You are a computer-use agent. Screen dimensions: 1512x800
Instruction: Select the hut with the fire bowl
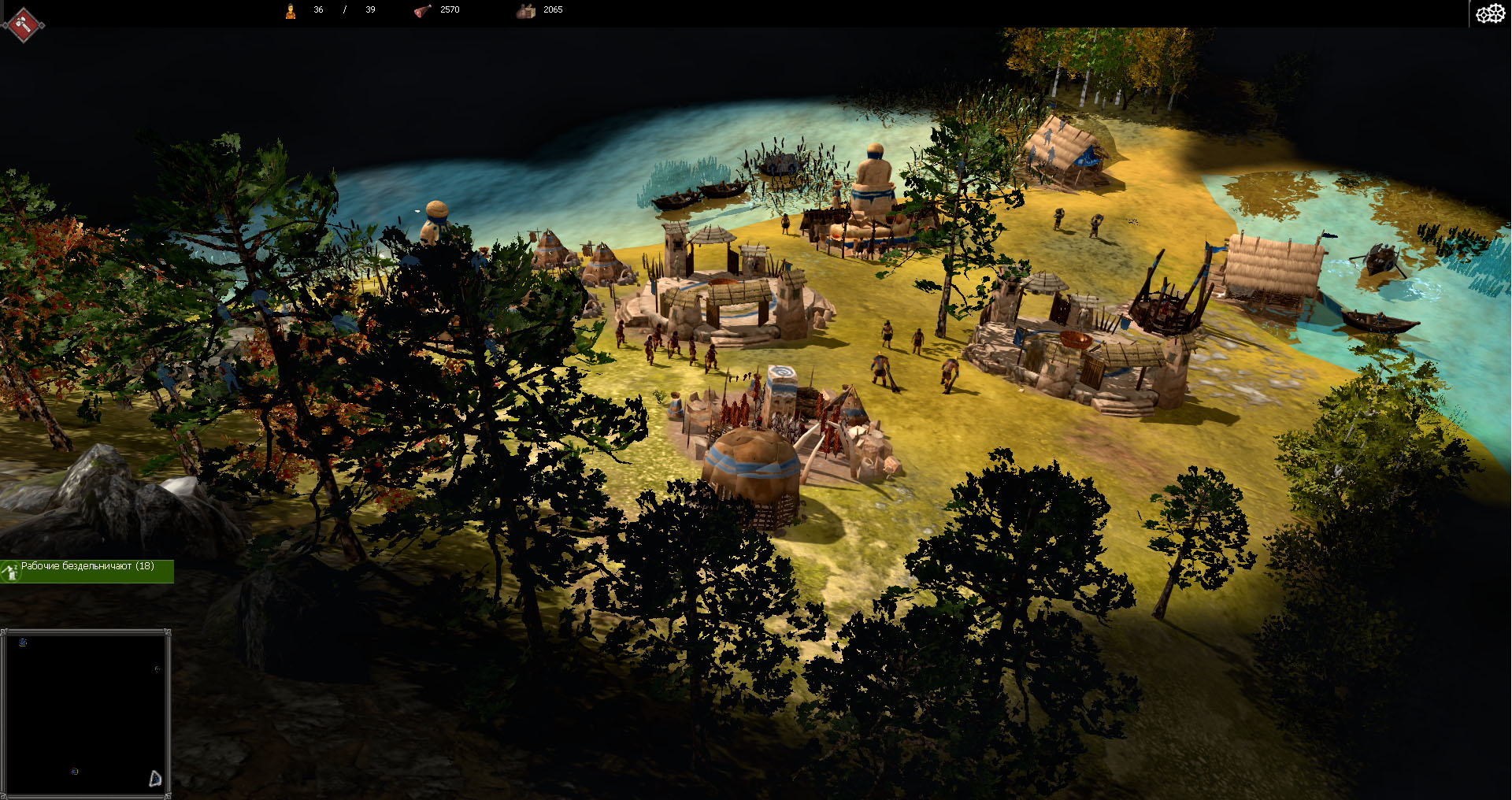(x=1075, y=339)
